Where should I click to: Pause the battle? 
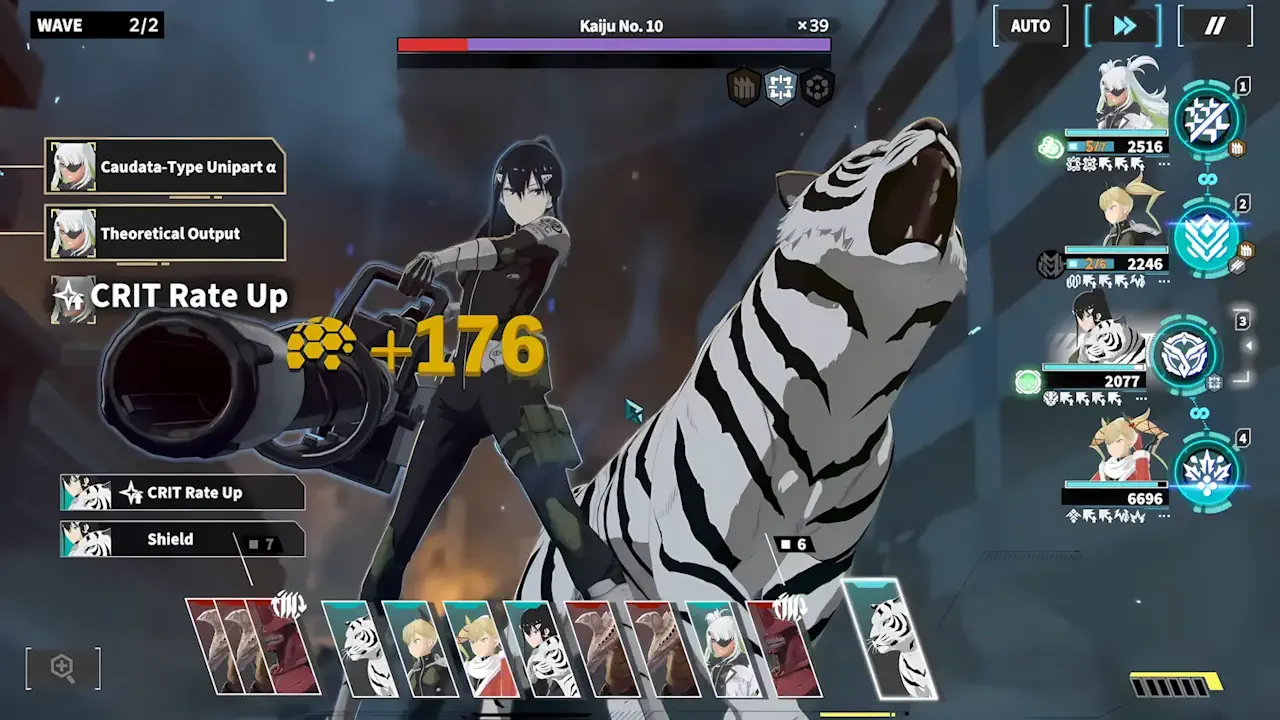coord(1215,26)
